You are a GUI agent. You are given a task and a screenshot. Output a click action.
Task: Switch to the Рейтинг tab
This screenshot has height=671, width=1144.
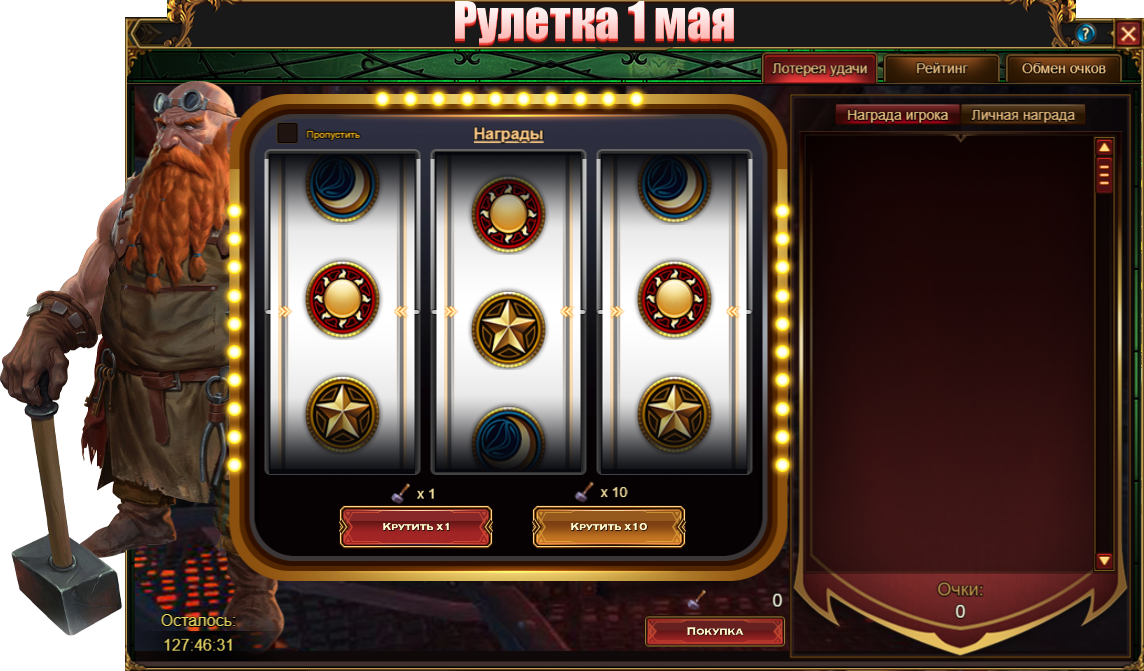[x=942, y=69]
